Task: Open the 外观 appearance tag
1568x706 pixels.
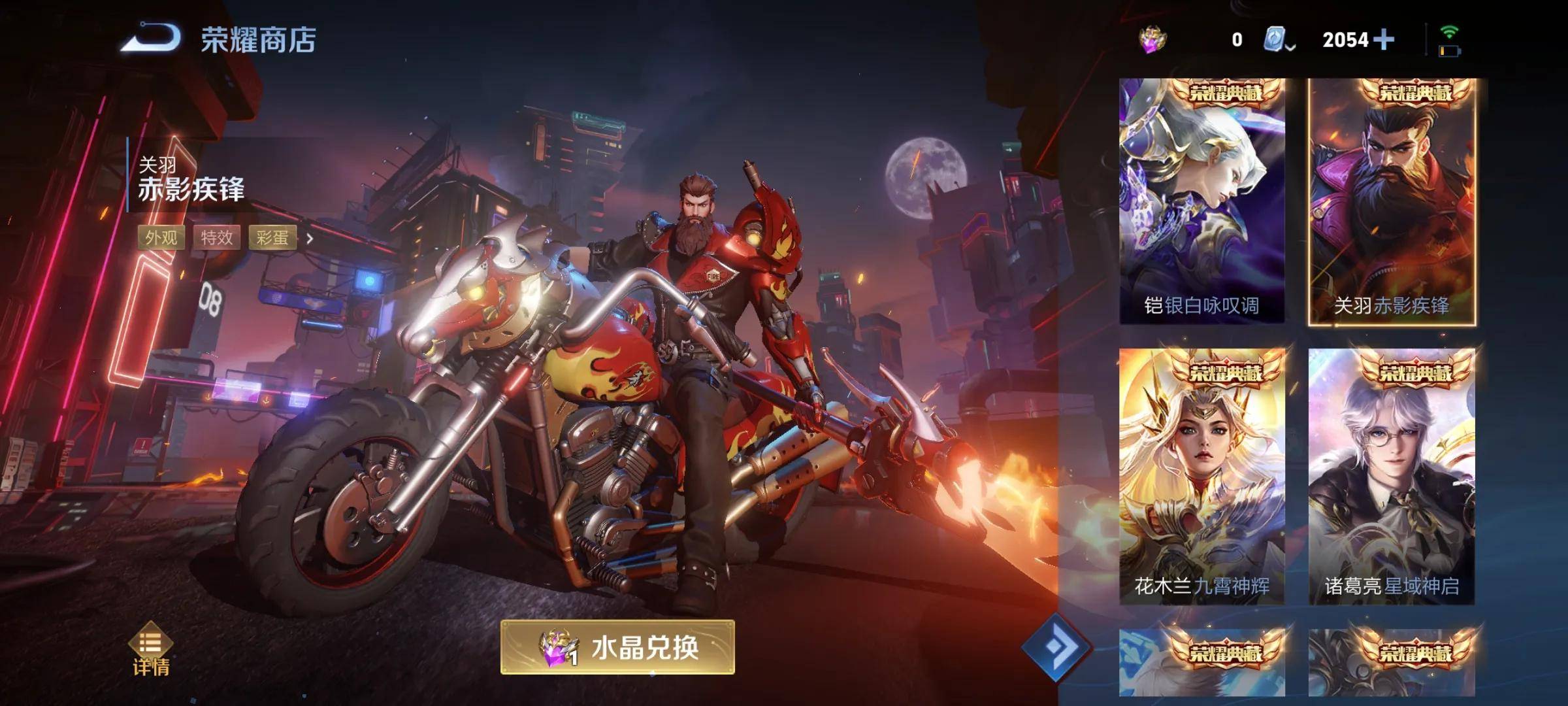Action: tap(161, 238)
